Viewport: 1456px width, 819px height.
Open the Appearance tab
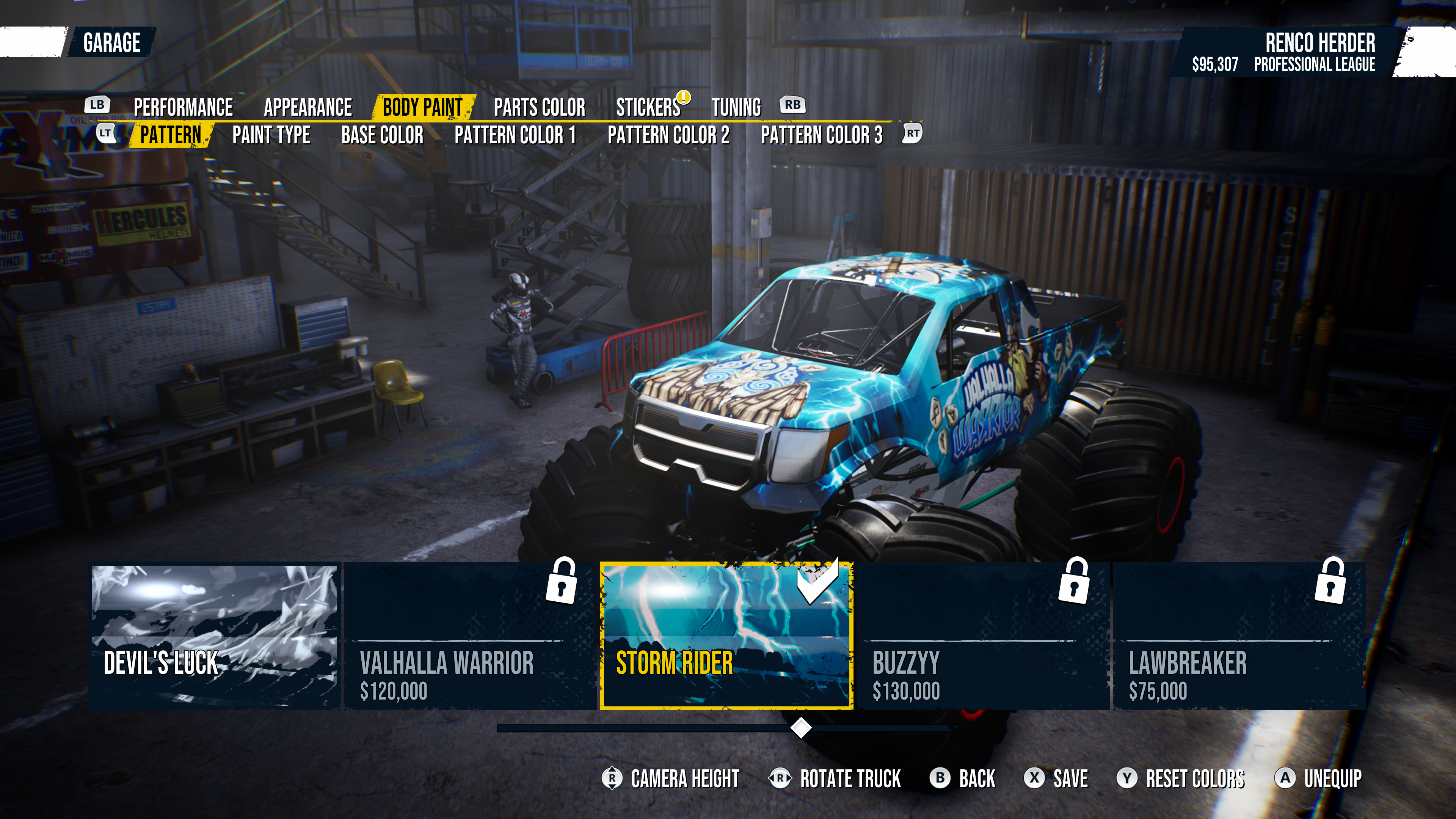click(308, 107)
